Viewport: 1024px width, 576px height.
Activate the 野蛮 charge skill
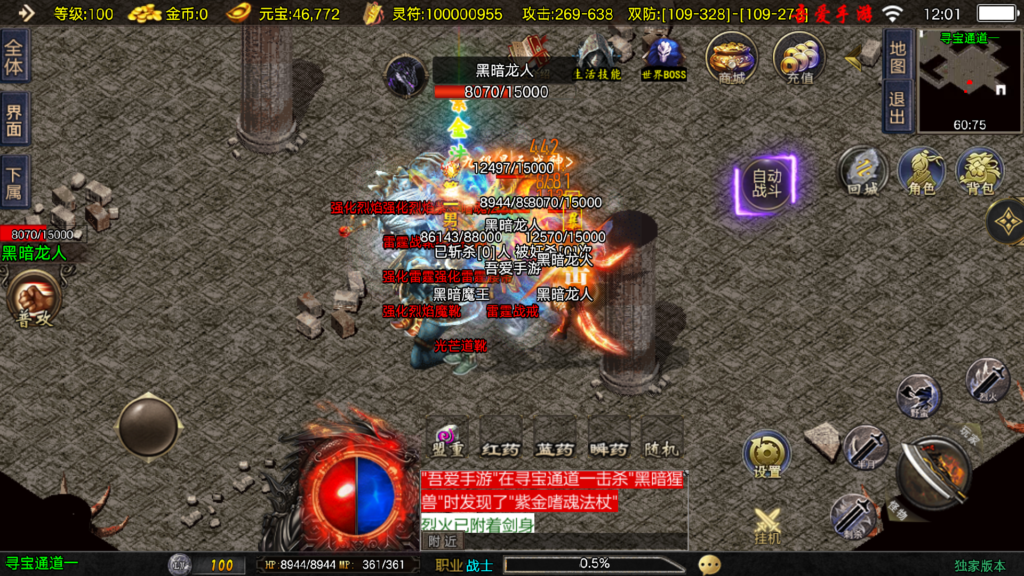pyautogui.click(x=917, y=396)
